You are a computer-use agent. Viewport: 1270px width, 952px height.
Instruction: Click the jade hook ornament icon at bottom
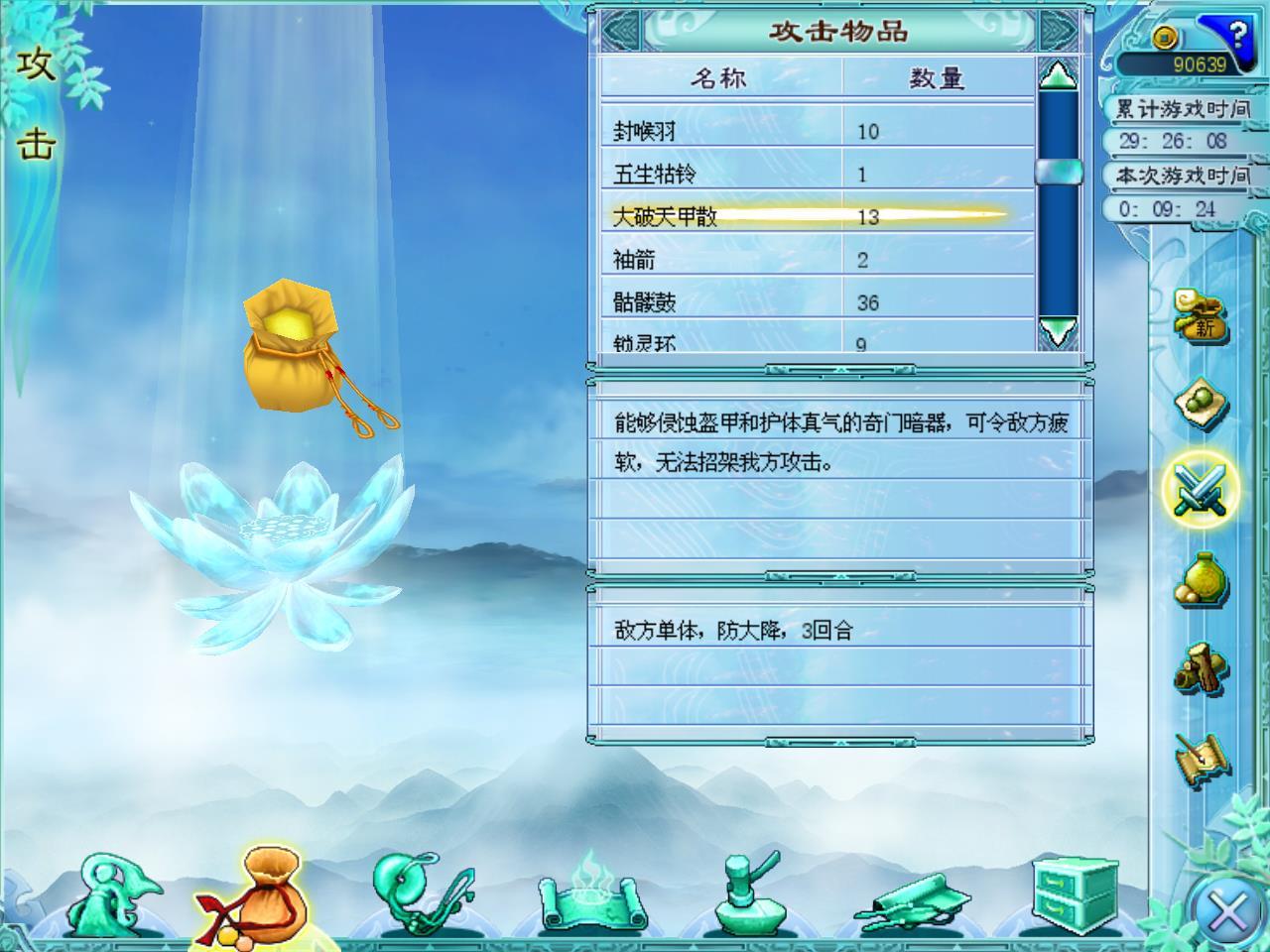422,891
